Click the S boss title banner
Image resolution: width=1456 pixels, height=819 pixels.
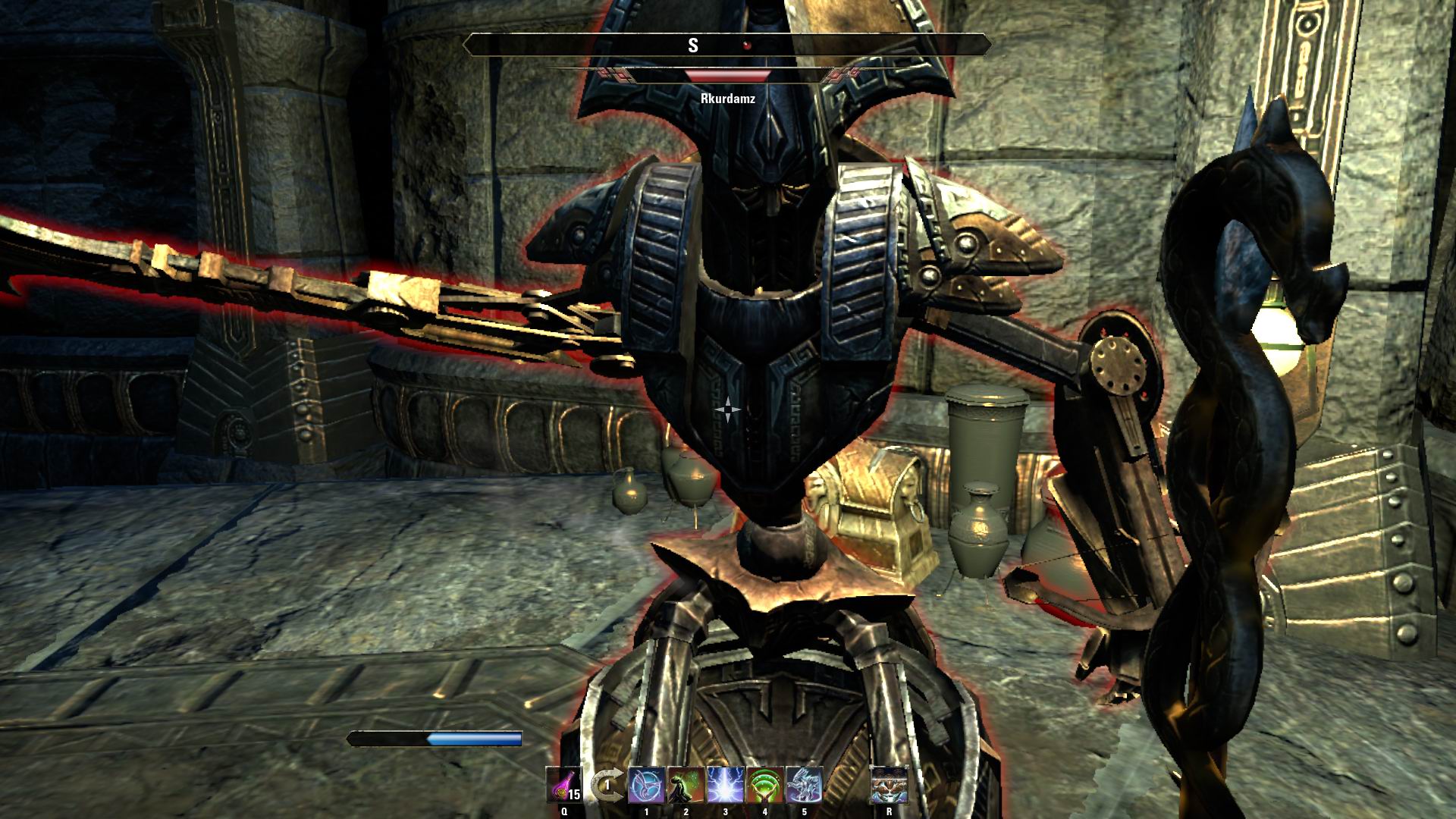point(729,43)
